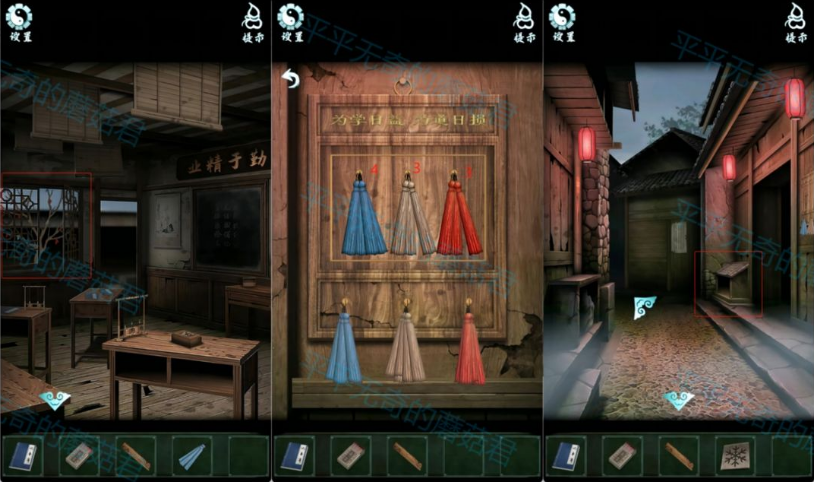Viewport: 814px width, 482px height.
Task: Click the side-pointing cloud arrow in the alley
Action: click(643, 308)
